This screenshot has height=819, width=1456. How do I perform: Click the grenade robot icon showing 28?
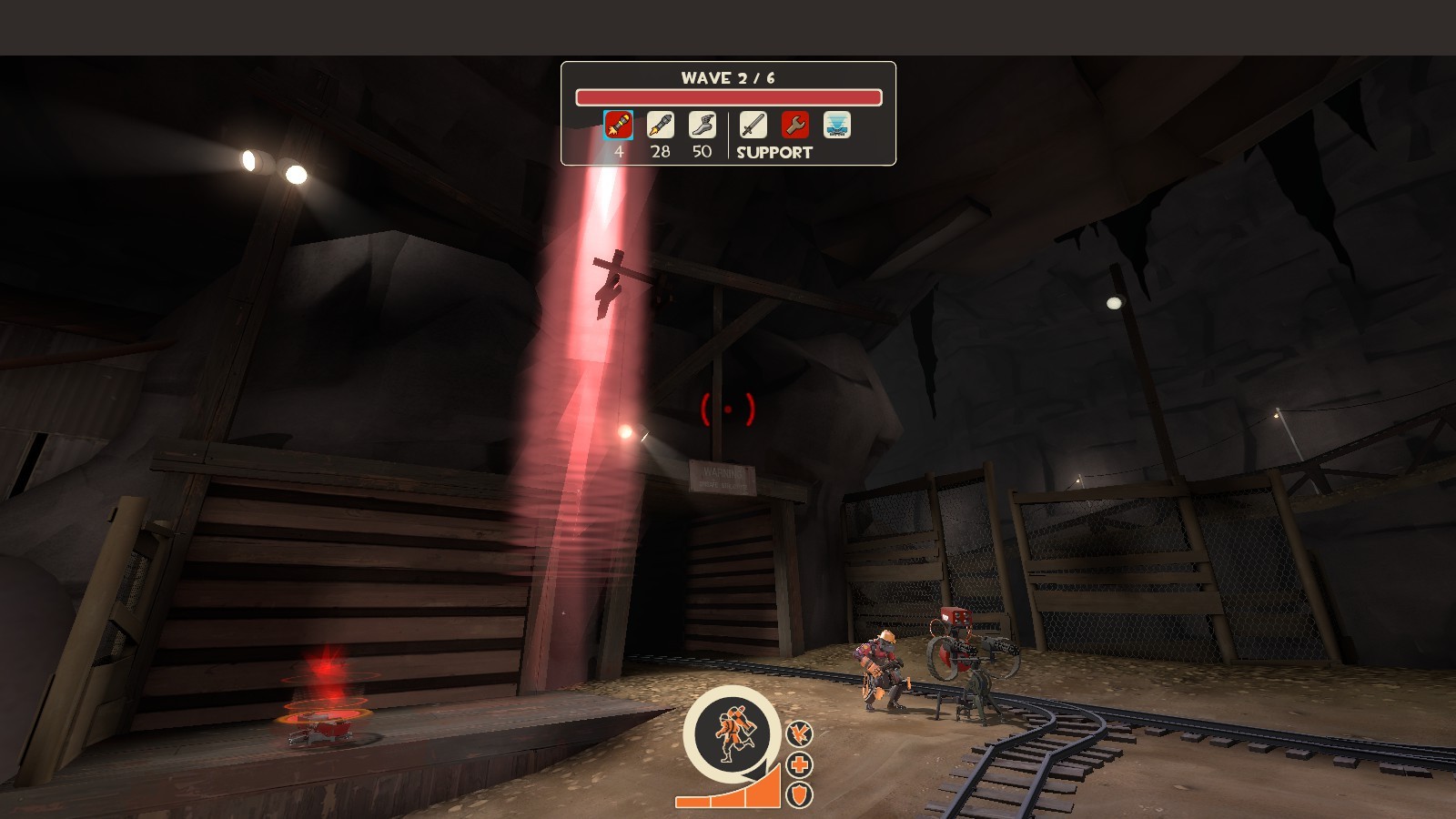pos(661,126)
